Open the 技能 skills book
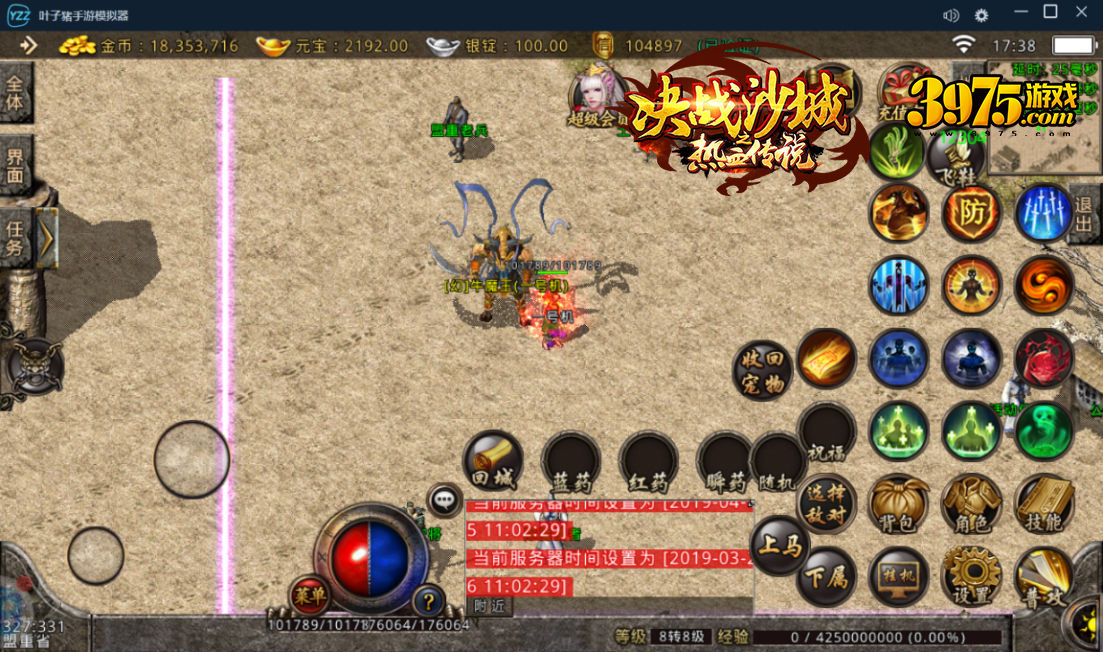This screenshot has width=1103, height=652. [1044, 504]
